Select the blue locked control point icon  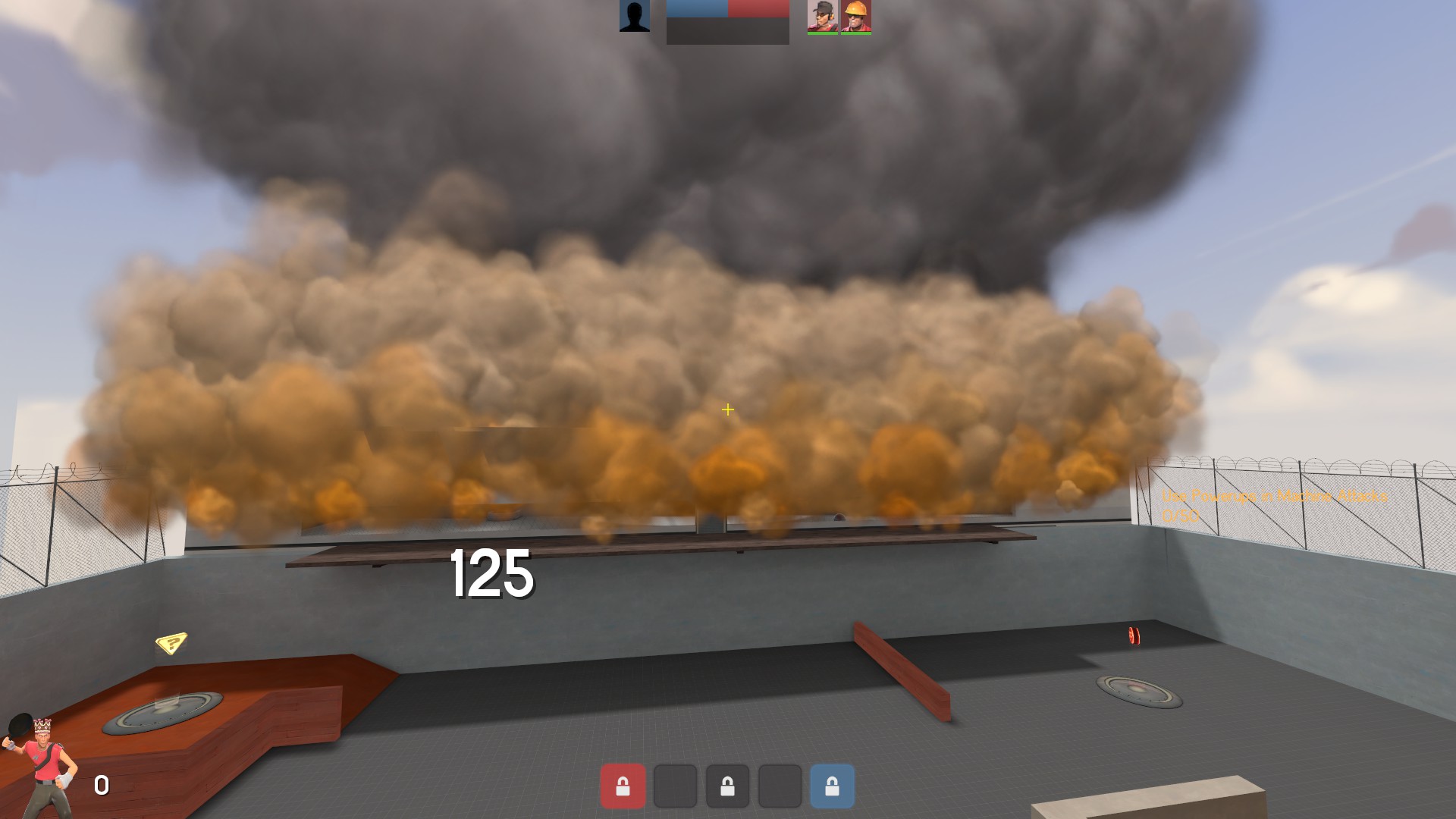tap(832, 786)
